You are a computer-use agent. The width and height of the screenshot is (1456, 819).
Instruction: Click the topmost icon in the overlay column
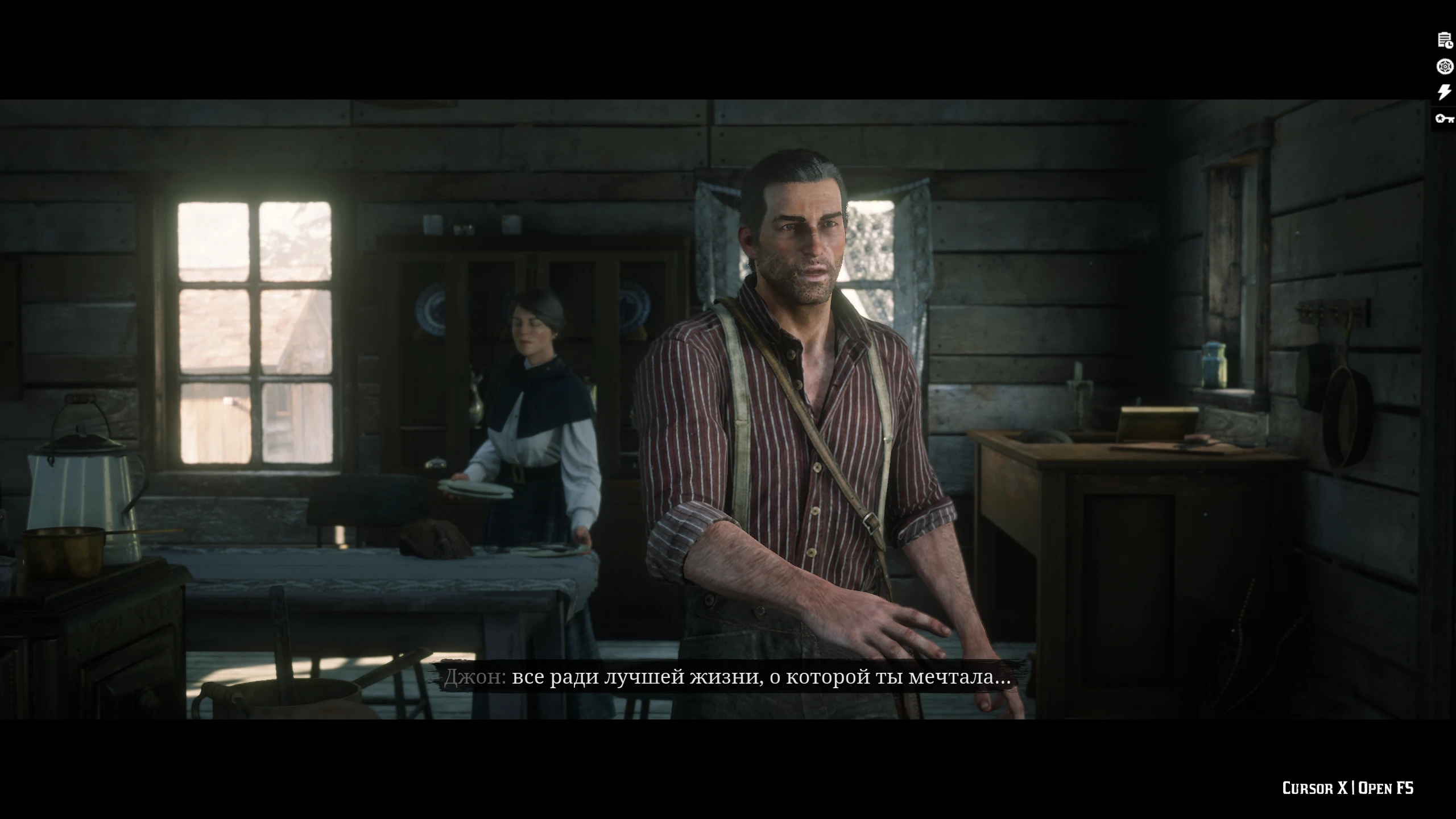coord(1444,39)
